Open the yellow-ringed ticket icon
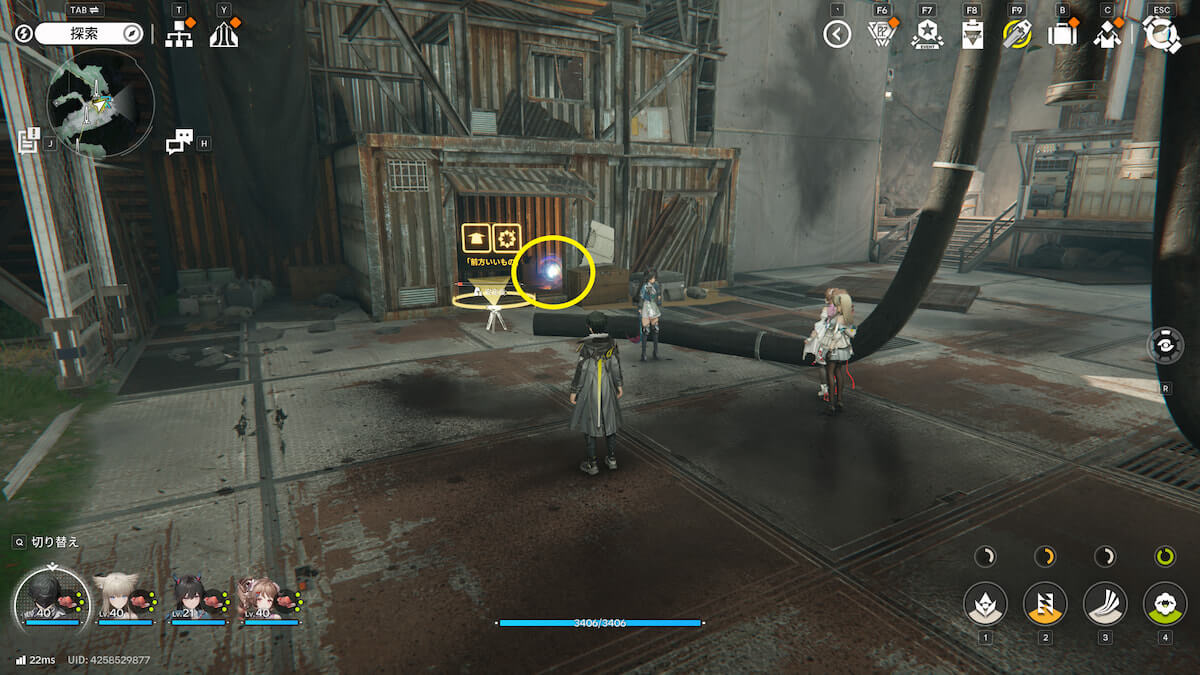Screen dimensions: 1200x675 click(x=1017, y=35)
